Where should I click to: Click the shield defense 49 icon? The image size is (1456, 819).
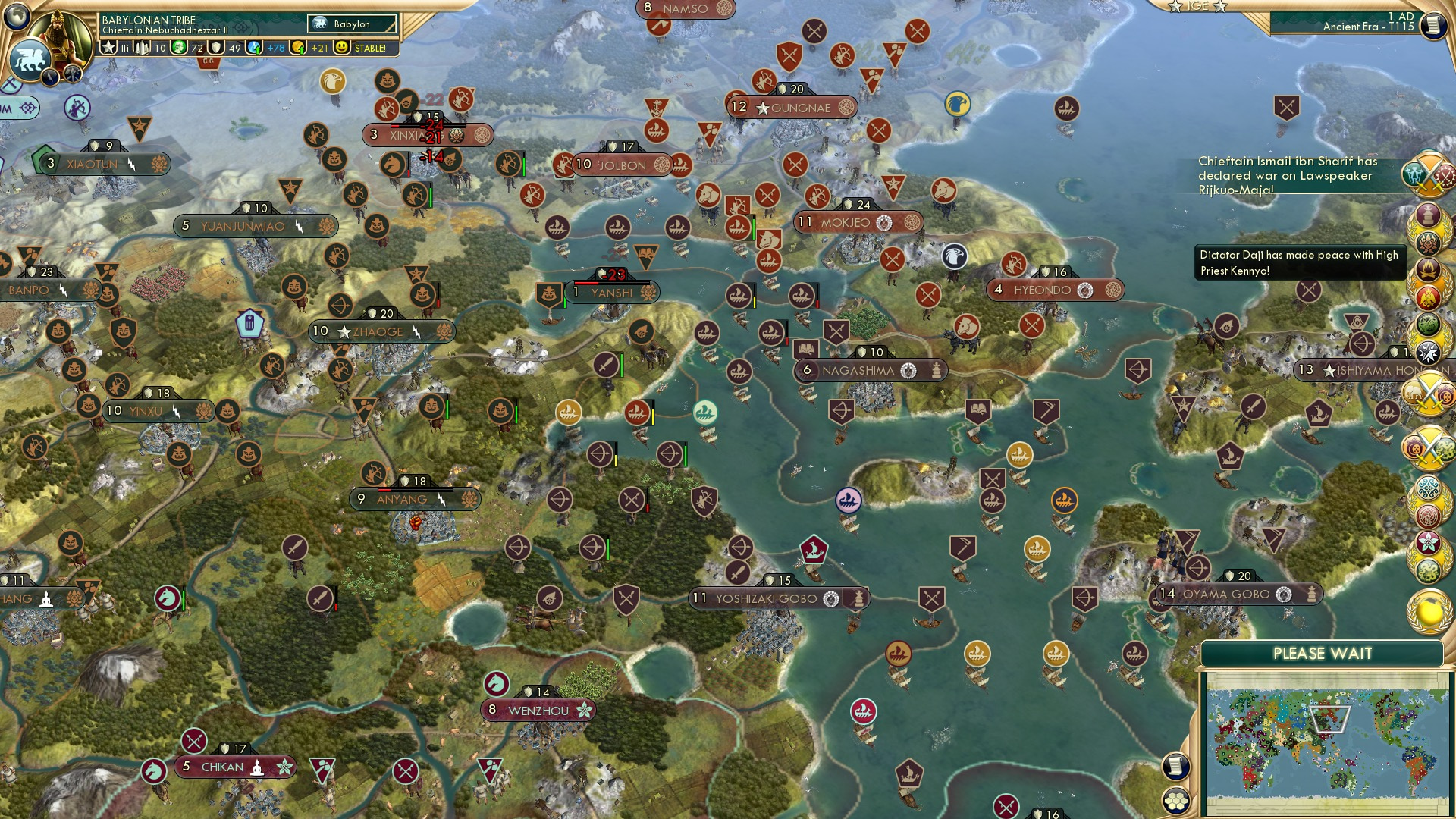tap(217, 47)
